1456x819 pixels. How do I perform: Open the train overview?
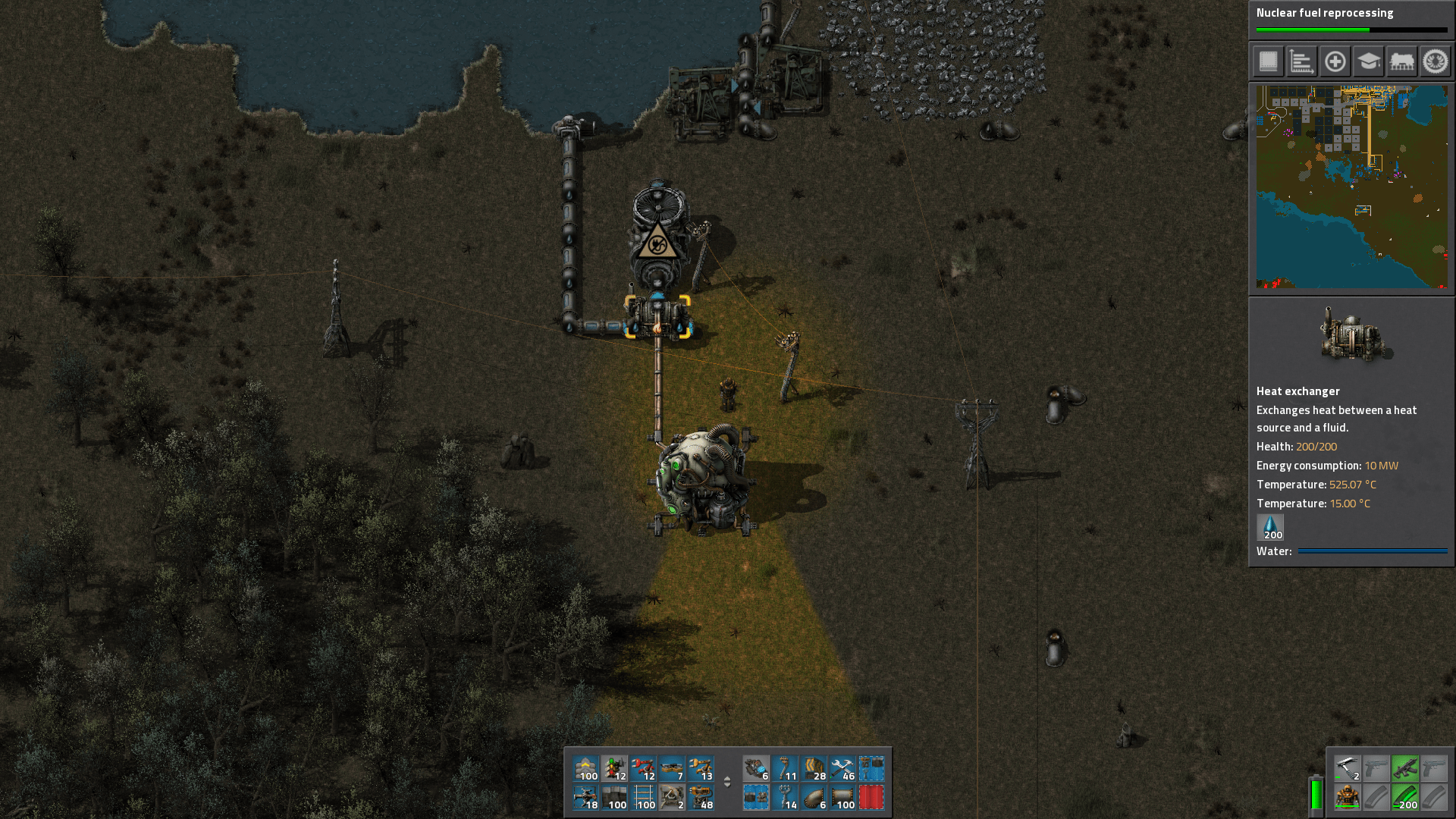pyautogui.click(x=1401, y=61)
